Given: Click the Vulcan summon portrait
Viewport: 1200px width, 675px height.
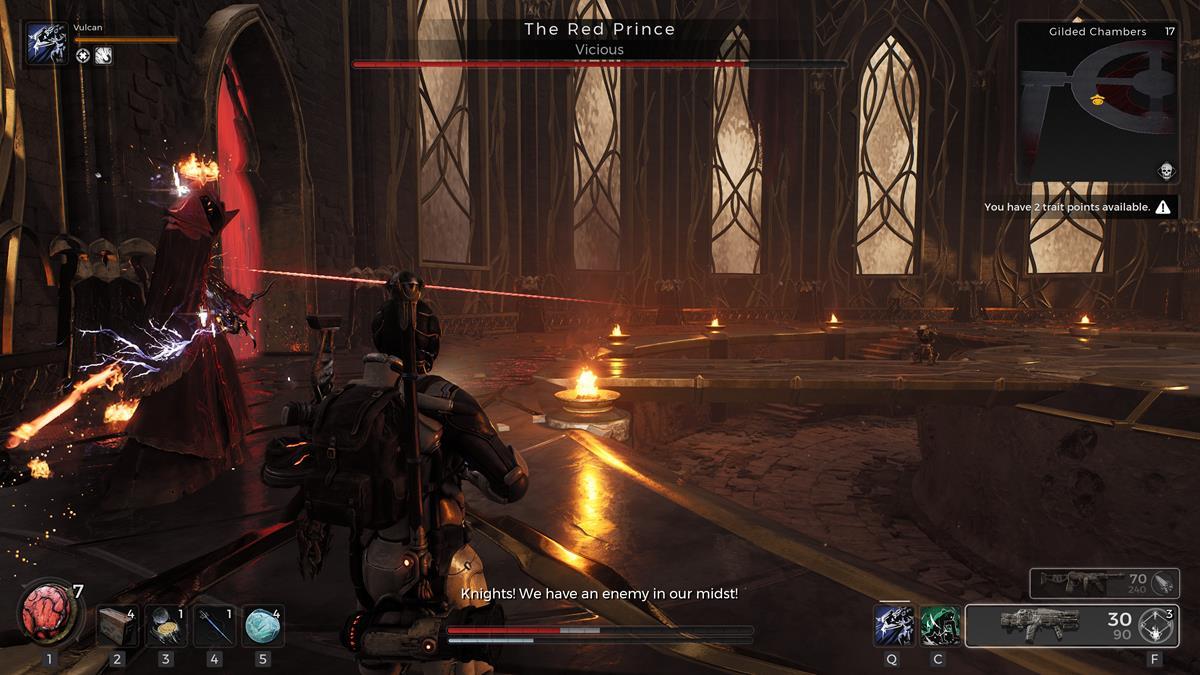Looking at the screenshot, I should (x=47, y=45).
